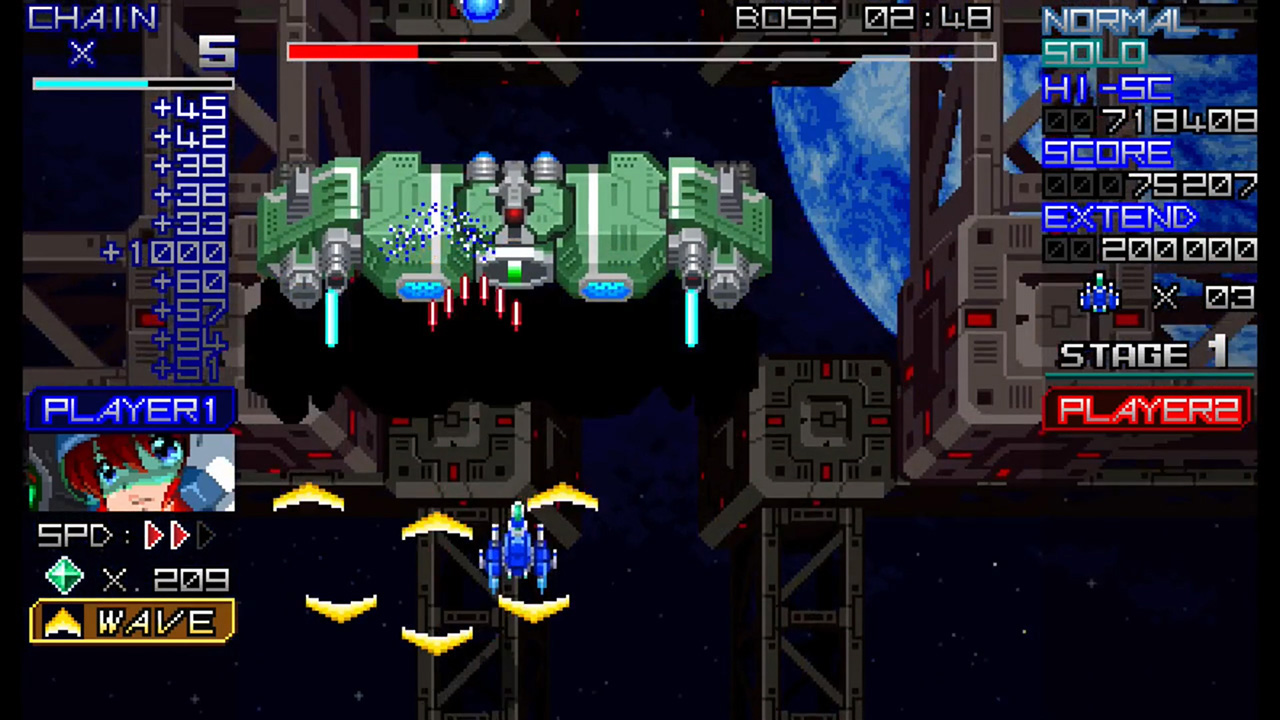
Task: Click the red PLAYER2 join panel
Action: (x=1148, y=410)
